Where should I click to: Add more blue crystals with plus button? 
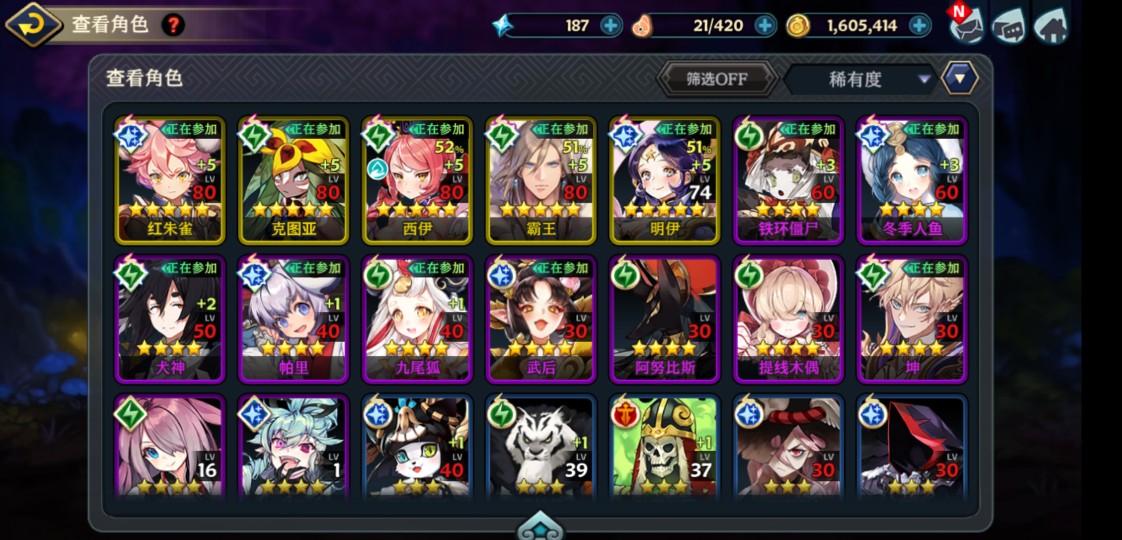click(x=611, y=26)
